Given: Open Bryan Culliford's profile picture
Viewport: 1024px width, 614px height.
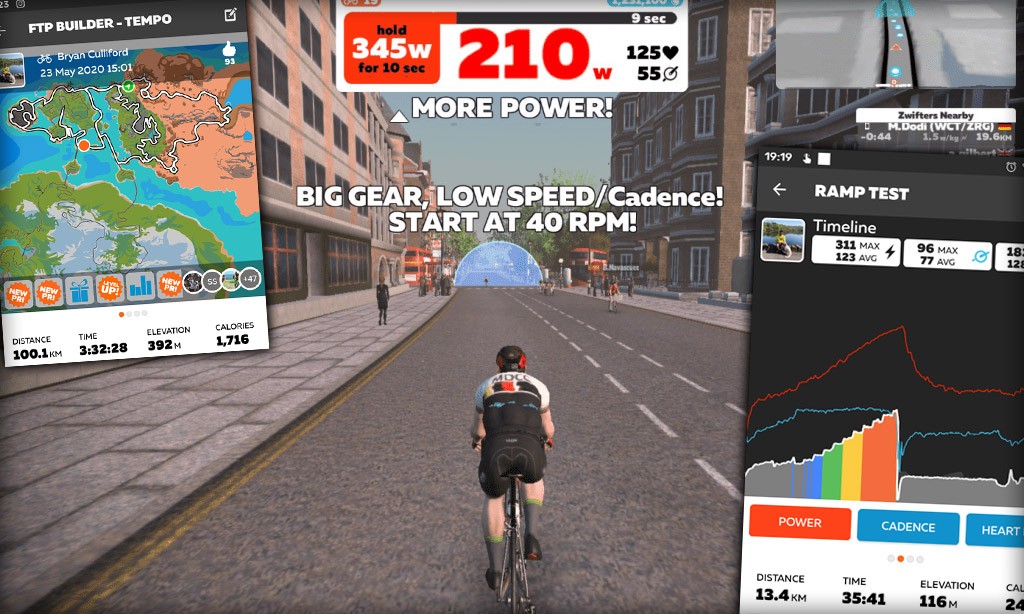Looking at the screenshot, I should (11, 68).
